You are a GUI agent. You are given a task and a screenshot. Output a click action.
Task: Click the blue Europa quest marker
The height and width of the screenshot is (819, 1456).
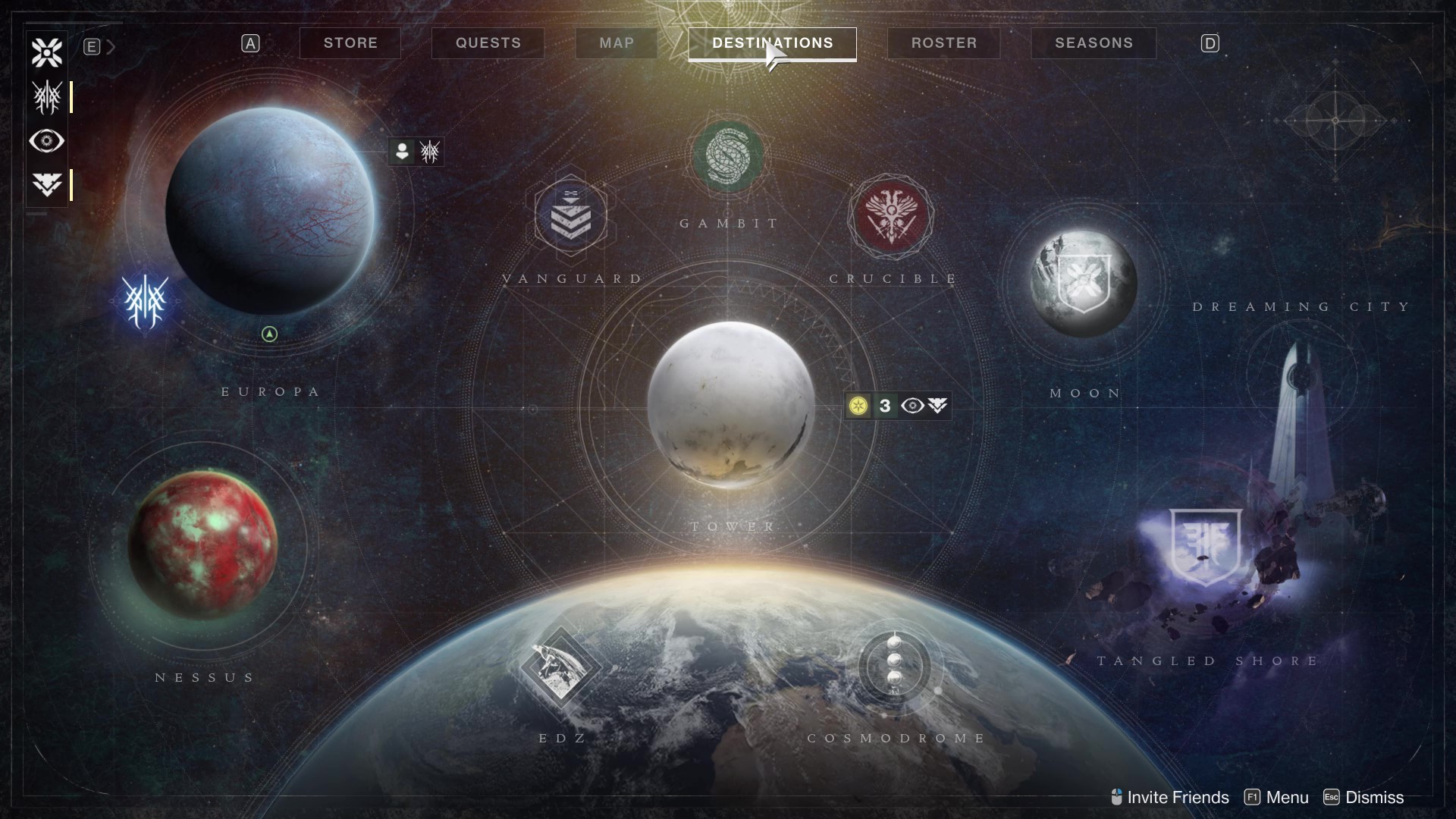(145, 302)
